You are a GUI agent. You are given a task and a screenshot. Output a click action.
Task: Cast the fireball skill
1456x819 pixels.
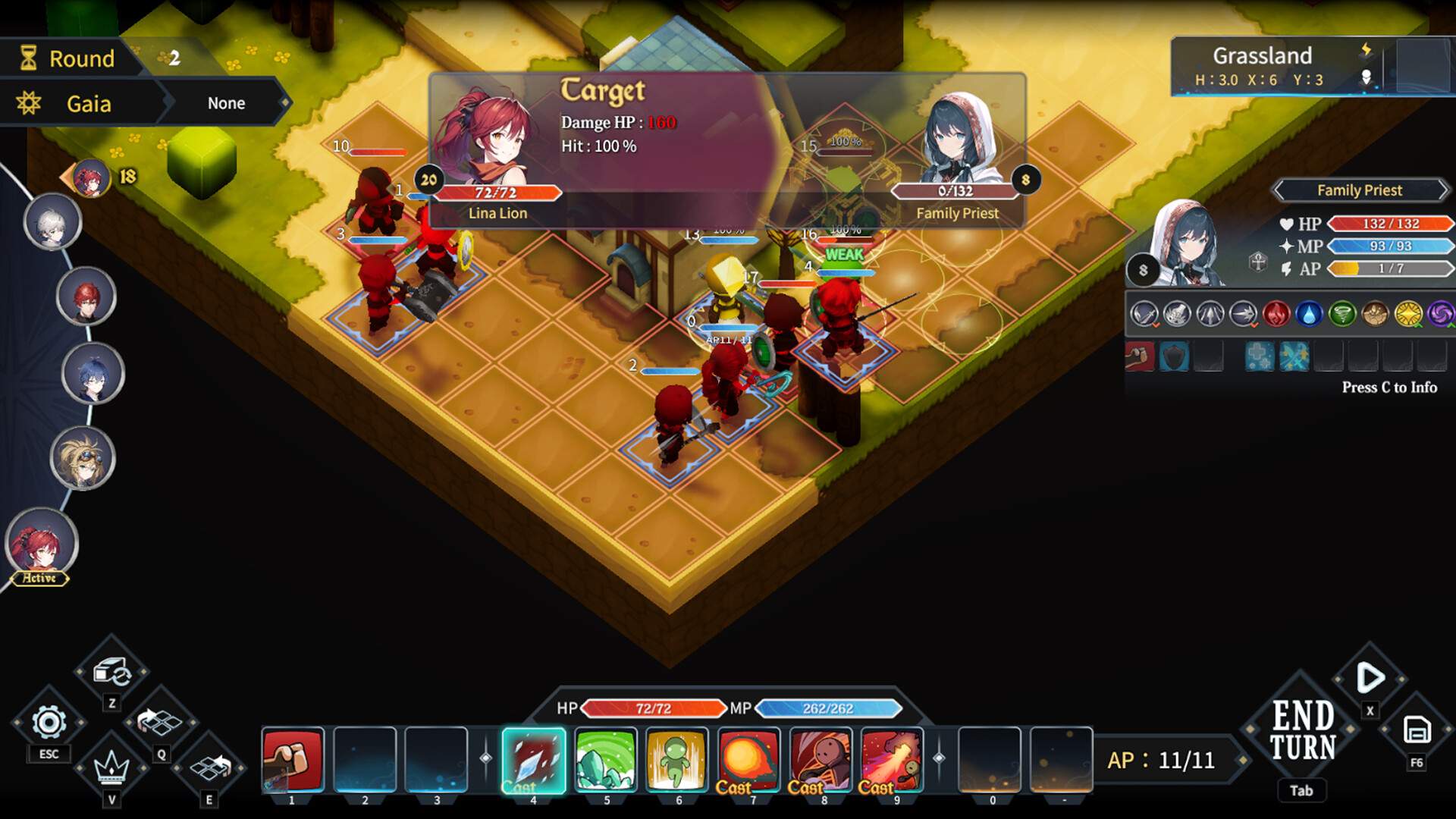pyautogui.click(x=748, y=760)
